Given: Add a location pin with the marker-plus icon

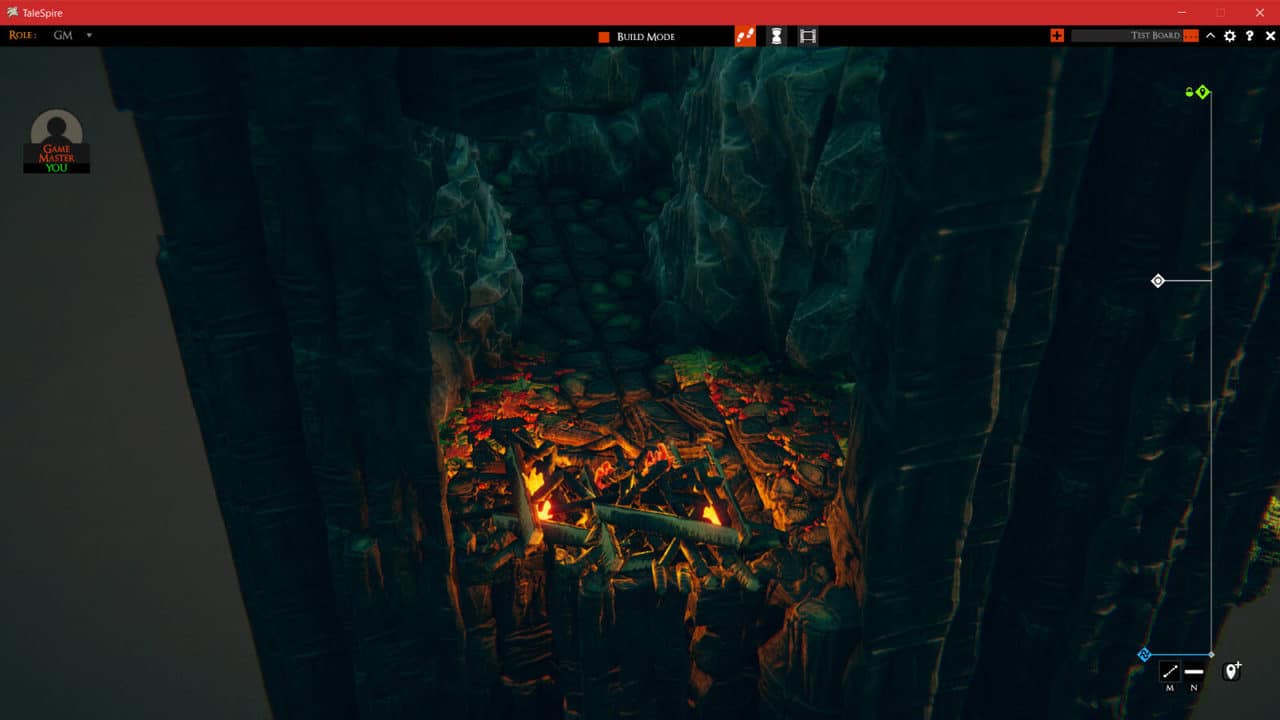Looking at the screenshot, I should pyautogui.click(x=1232, y=670).
